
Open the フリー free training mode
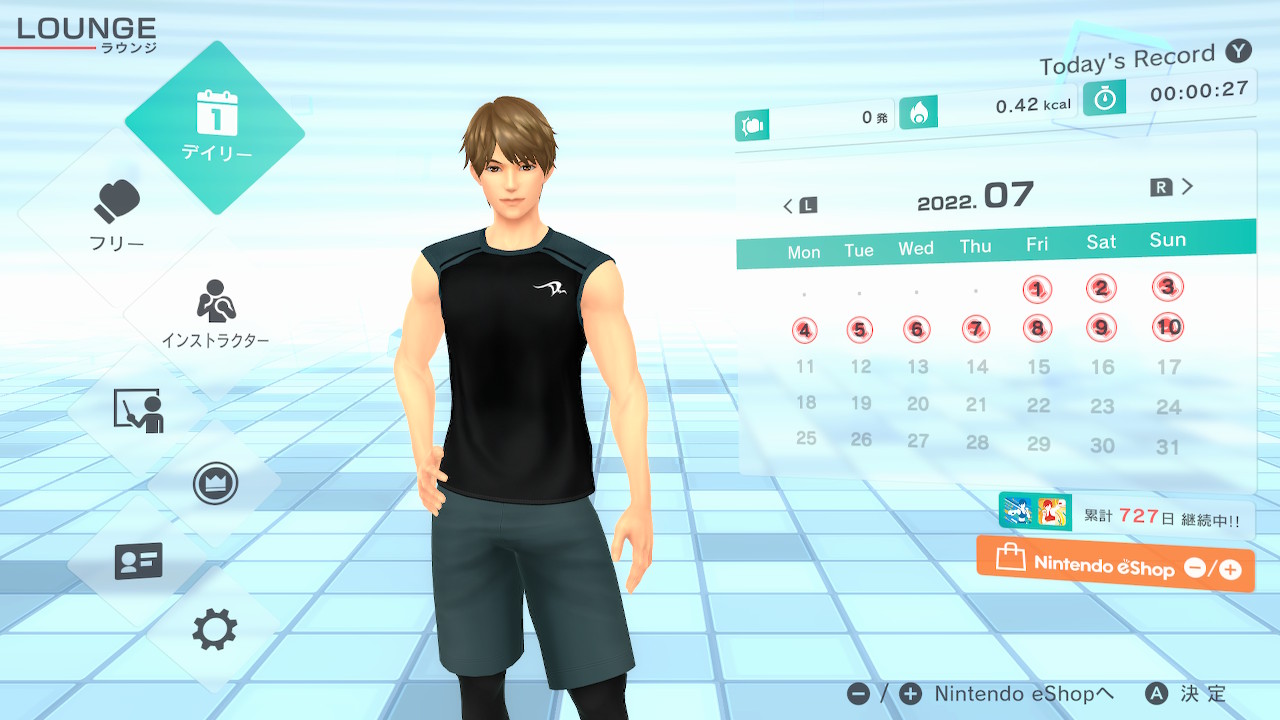[118, 215]
